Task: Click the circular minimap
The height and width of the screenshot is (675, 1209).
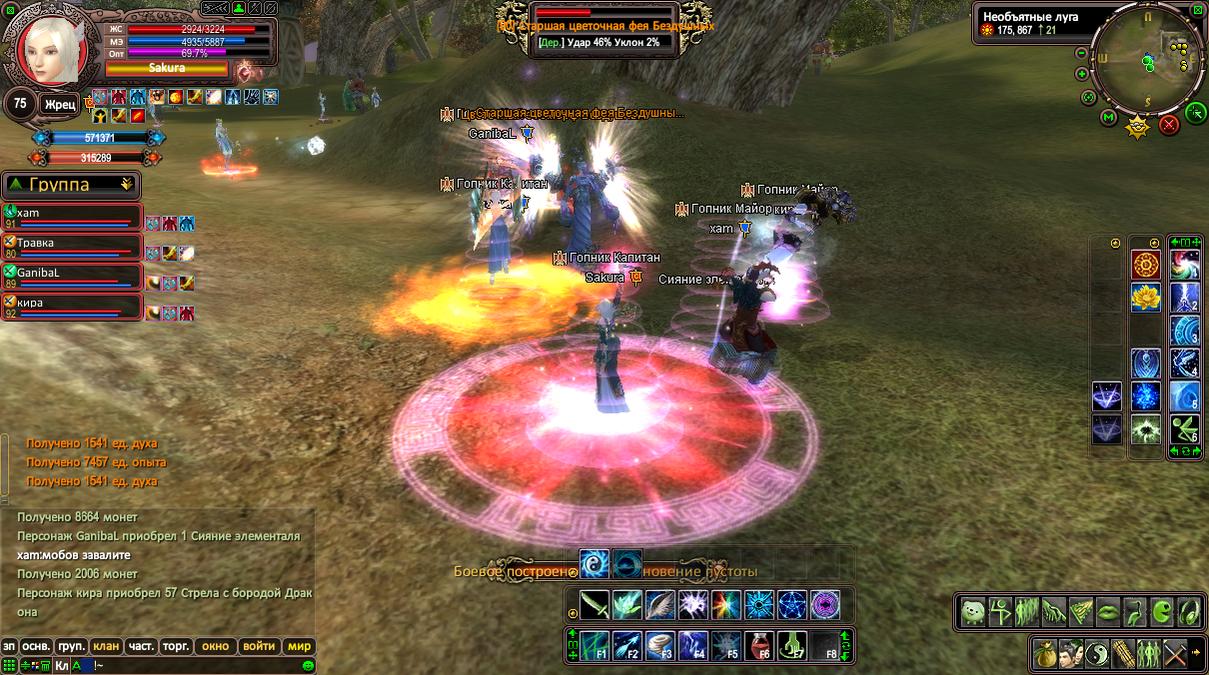Action: [x=1148, y=60]
